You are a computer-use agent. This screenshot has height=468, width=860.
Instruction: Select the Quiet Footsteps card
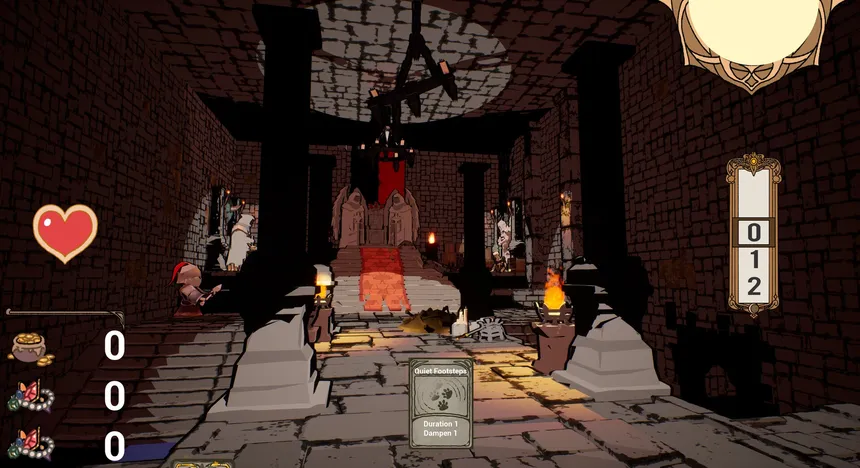tap(441, 404)
